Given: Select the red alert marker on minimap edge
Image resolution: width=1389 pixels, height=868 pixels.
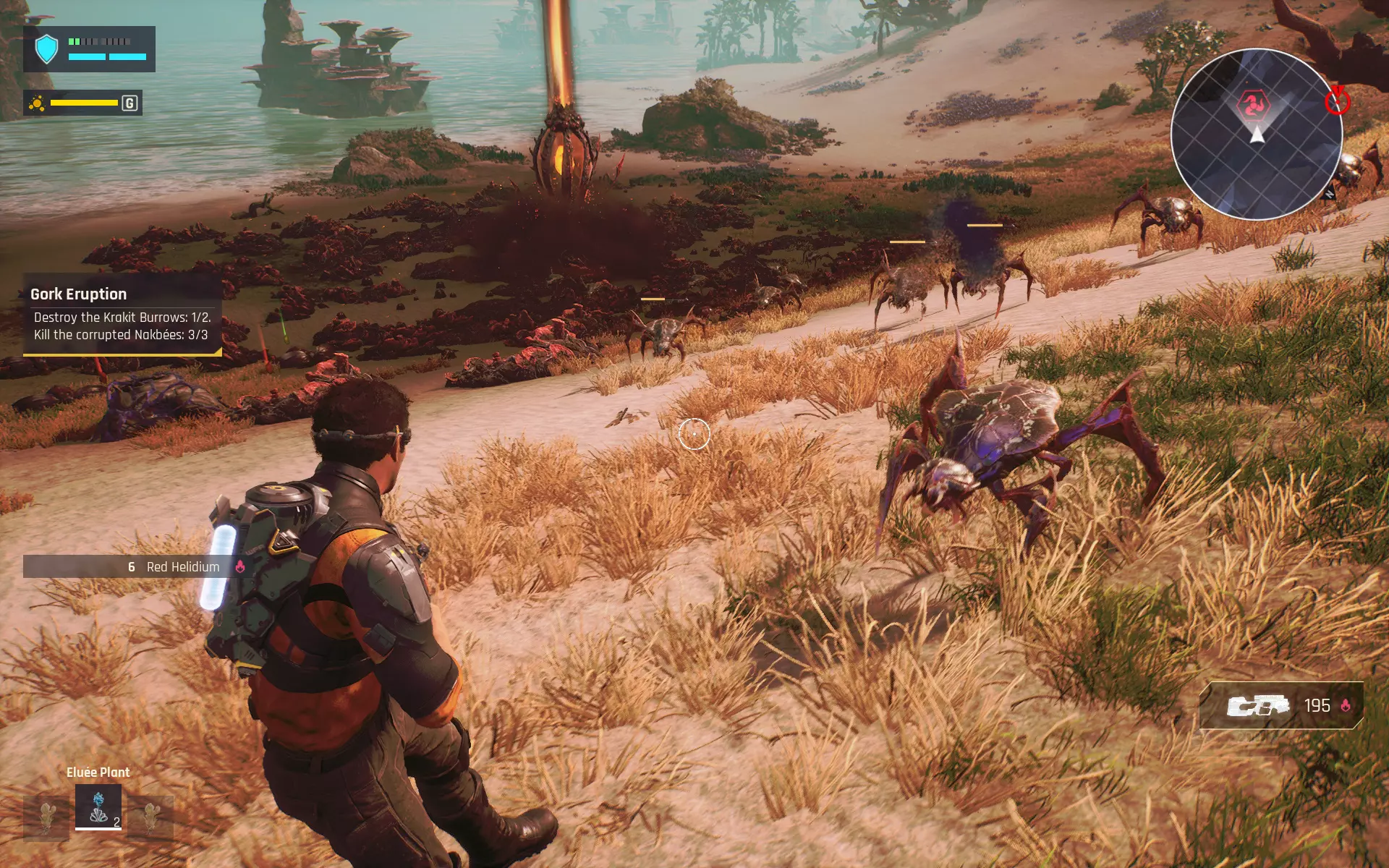Looking at the screenshot, I should coord(1337,102).
